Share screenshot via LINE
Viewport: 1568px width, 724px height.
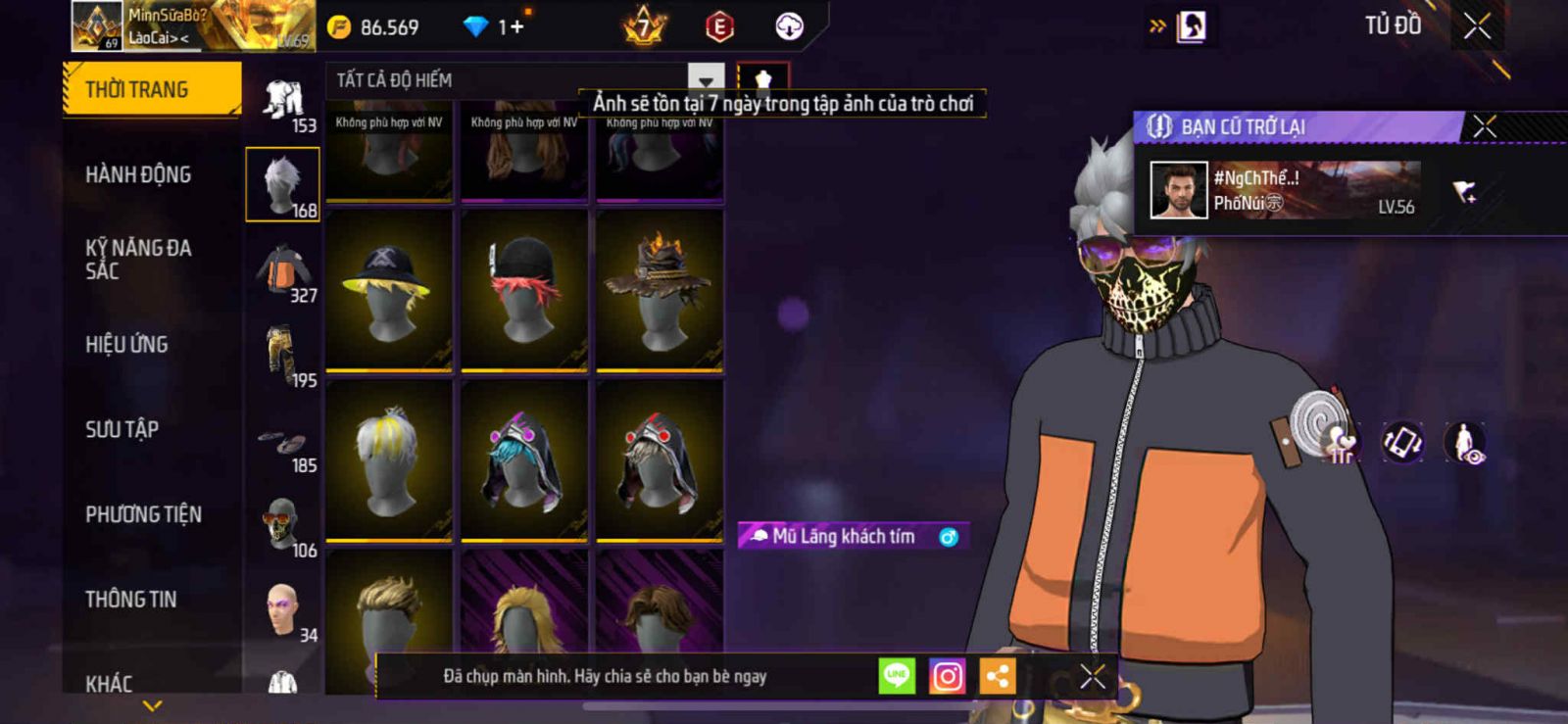click(896, 676)
